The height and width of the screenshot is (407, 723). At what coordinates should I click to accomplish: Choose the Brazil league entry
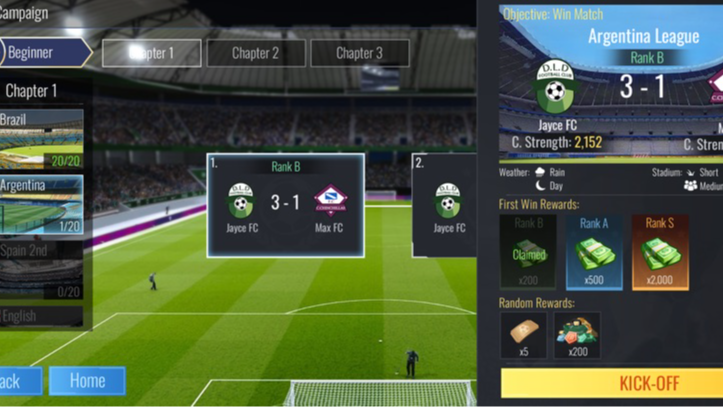pos(41,139)
